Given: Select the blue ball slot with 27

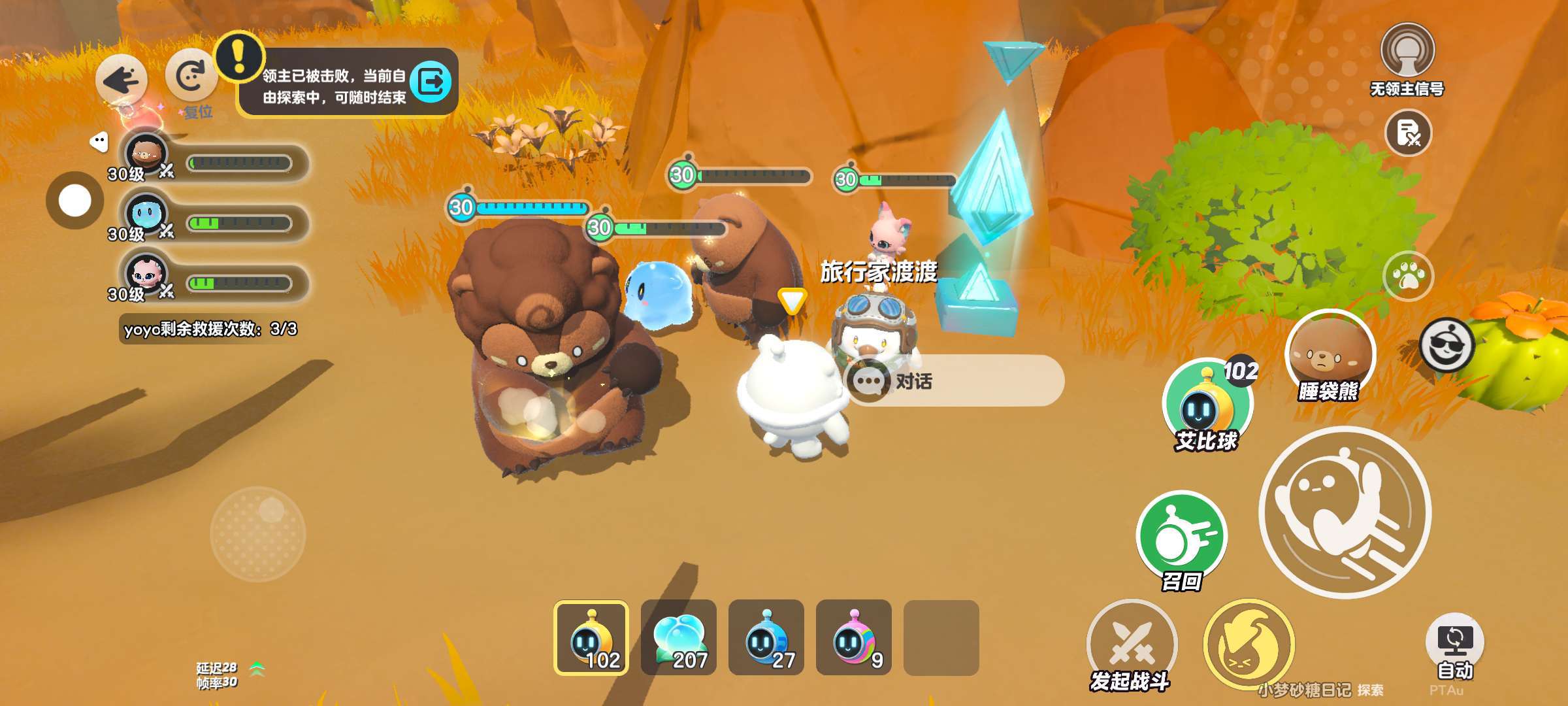Looking at the screenshot, I should (766, 638).
